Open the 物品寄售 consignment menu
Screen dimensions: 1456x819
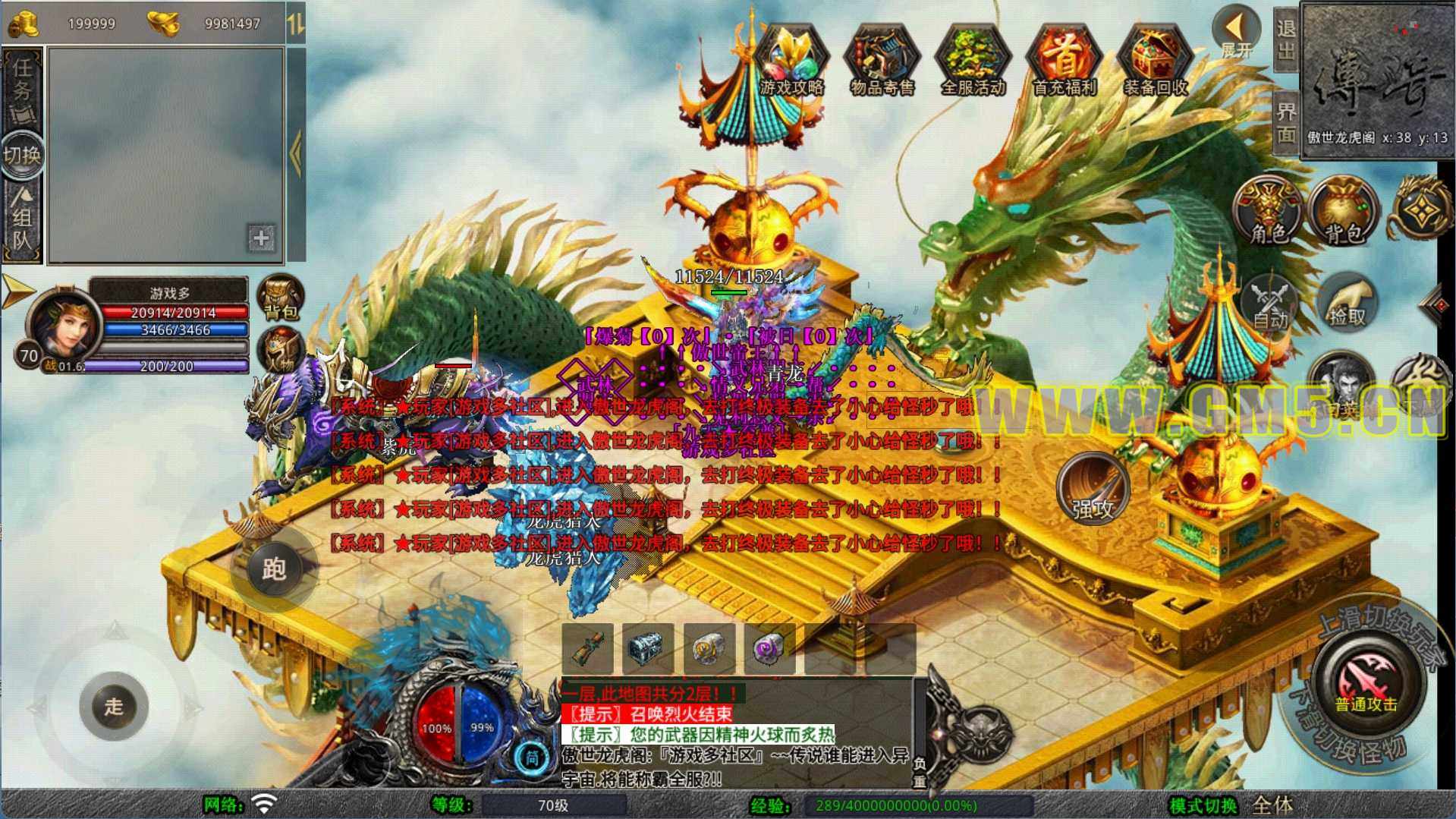pos(882,60)
